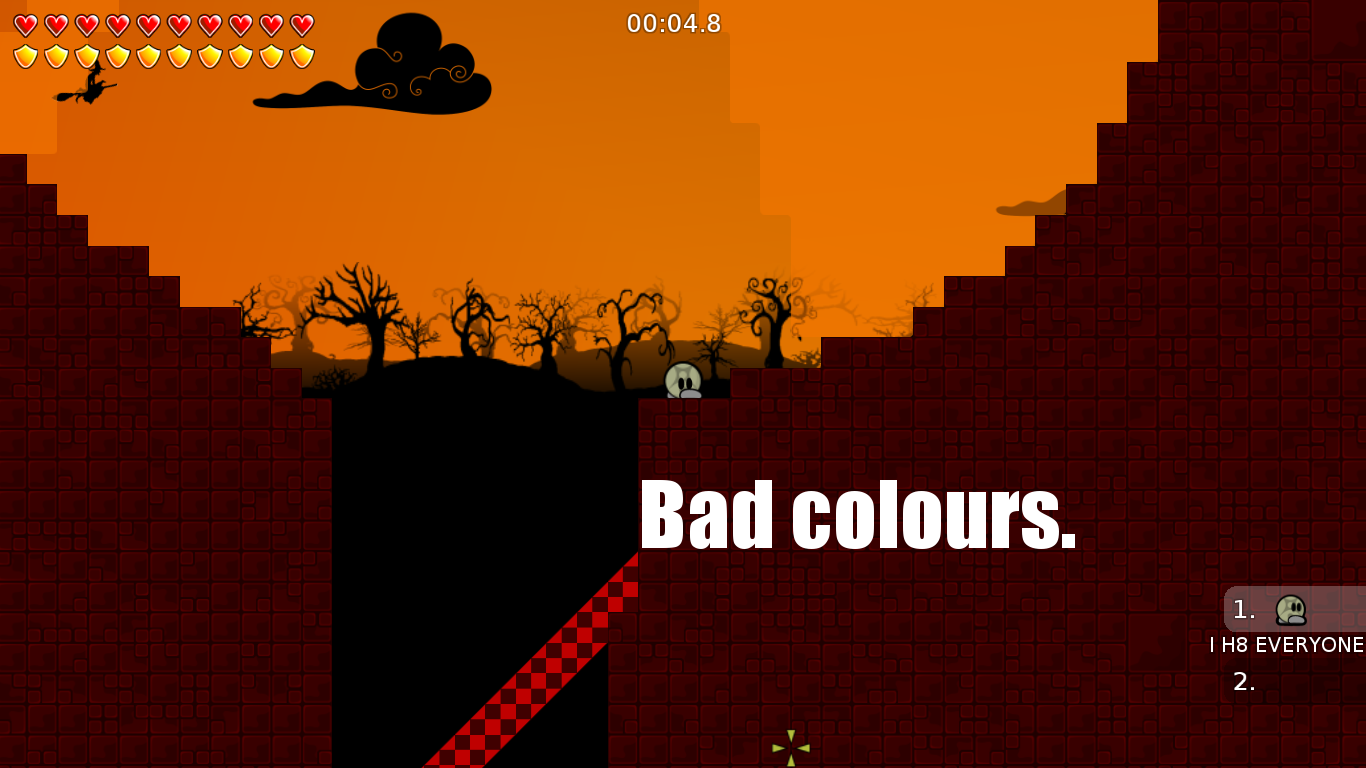This screenshot has width=1366, height=768.
Task: Click the round-faced character standing on the ledge
Action: (683, 380)
